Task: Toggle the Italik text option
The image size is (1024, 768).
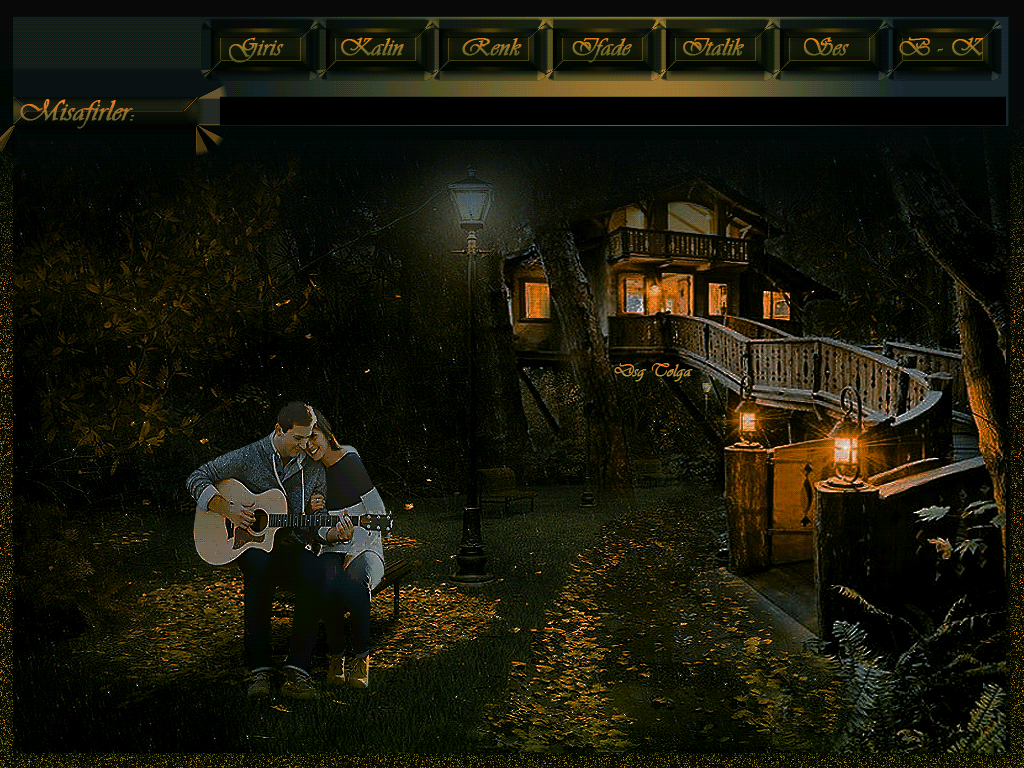Action: 715,48
